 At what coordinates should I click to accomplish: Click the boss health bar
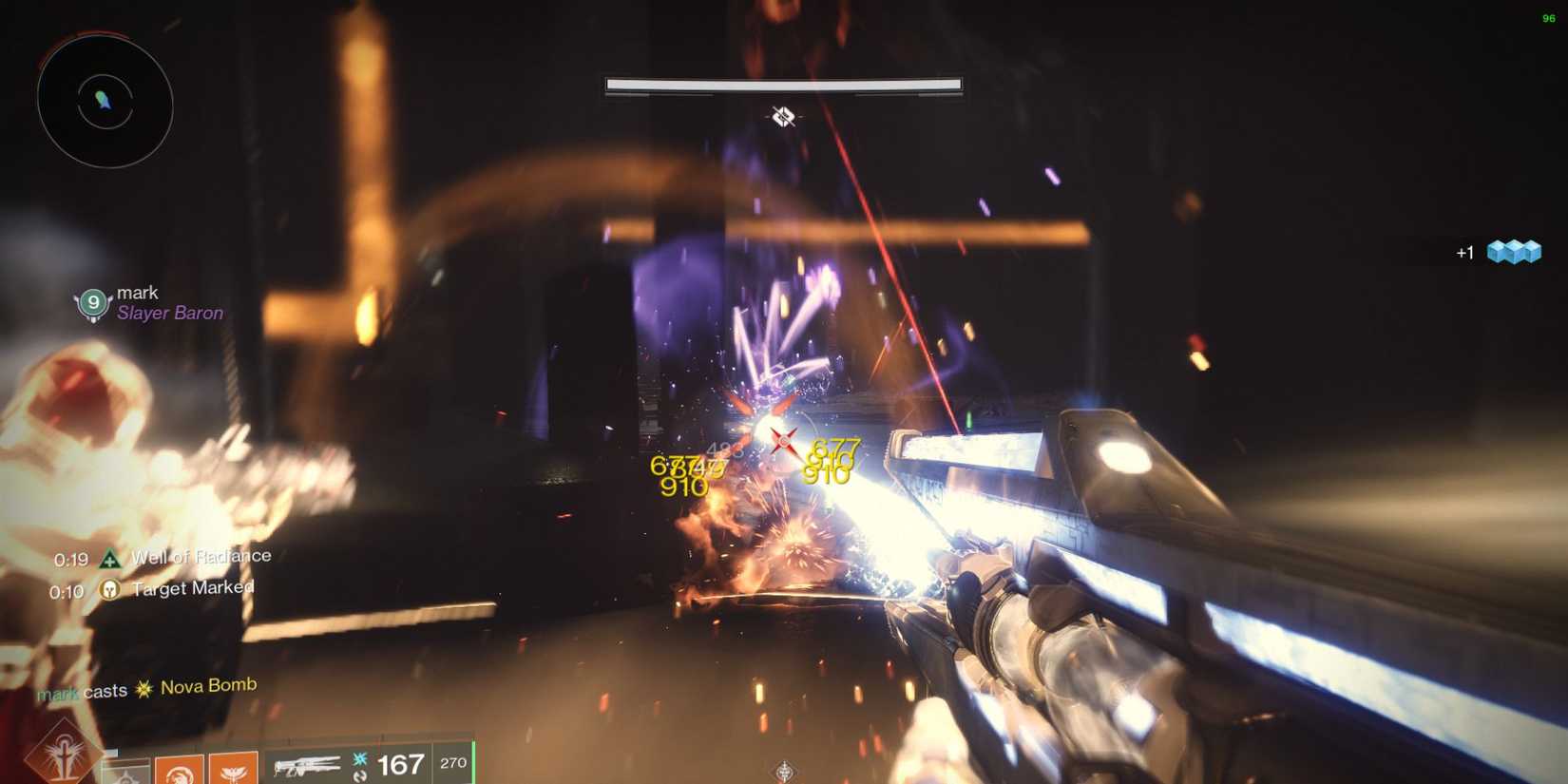coord(781,86)
